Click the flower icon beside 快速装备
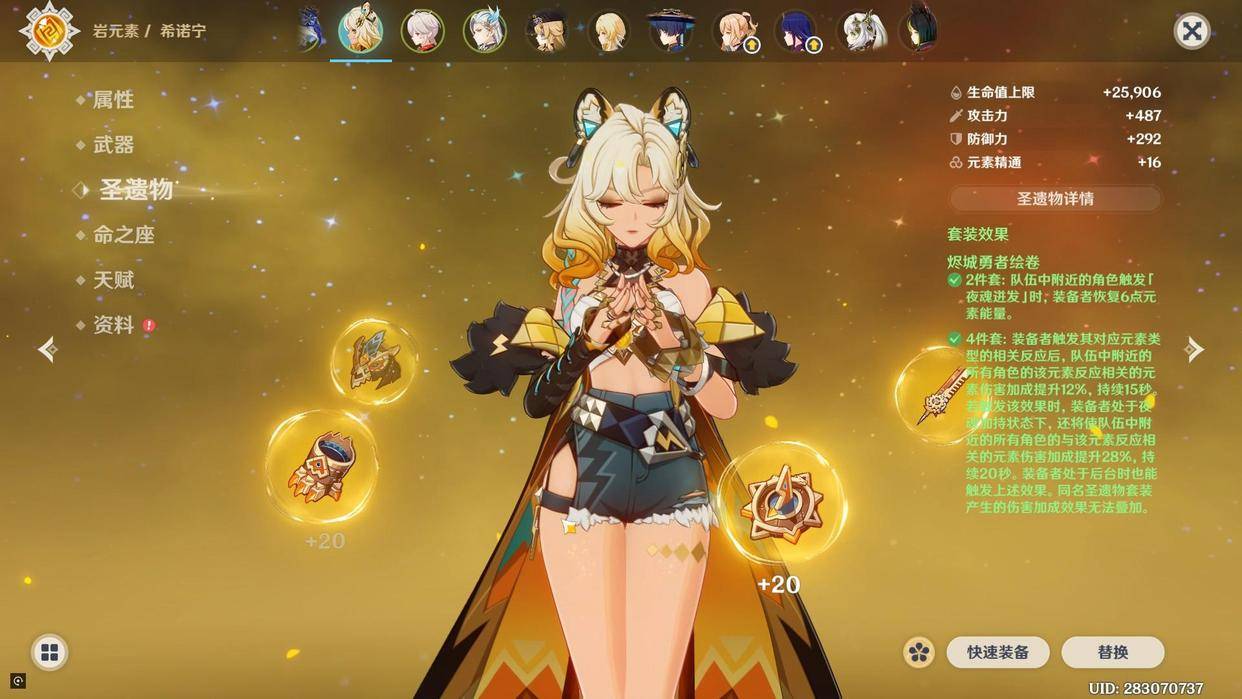This screenshot has height=699, width=1242. [919, 652]
